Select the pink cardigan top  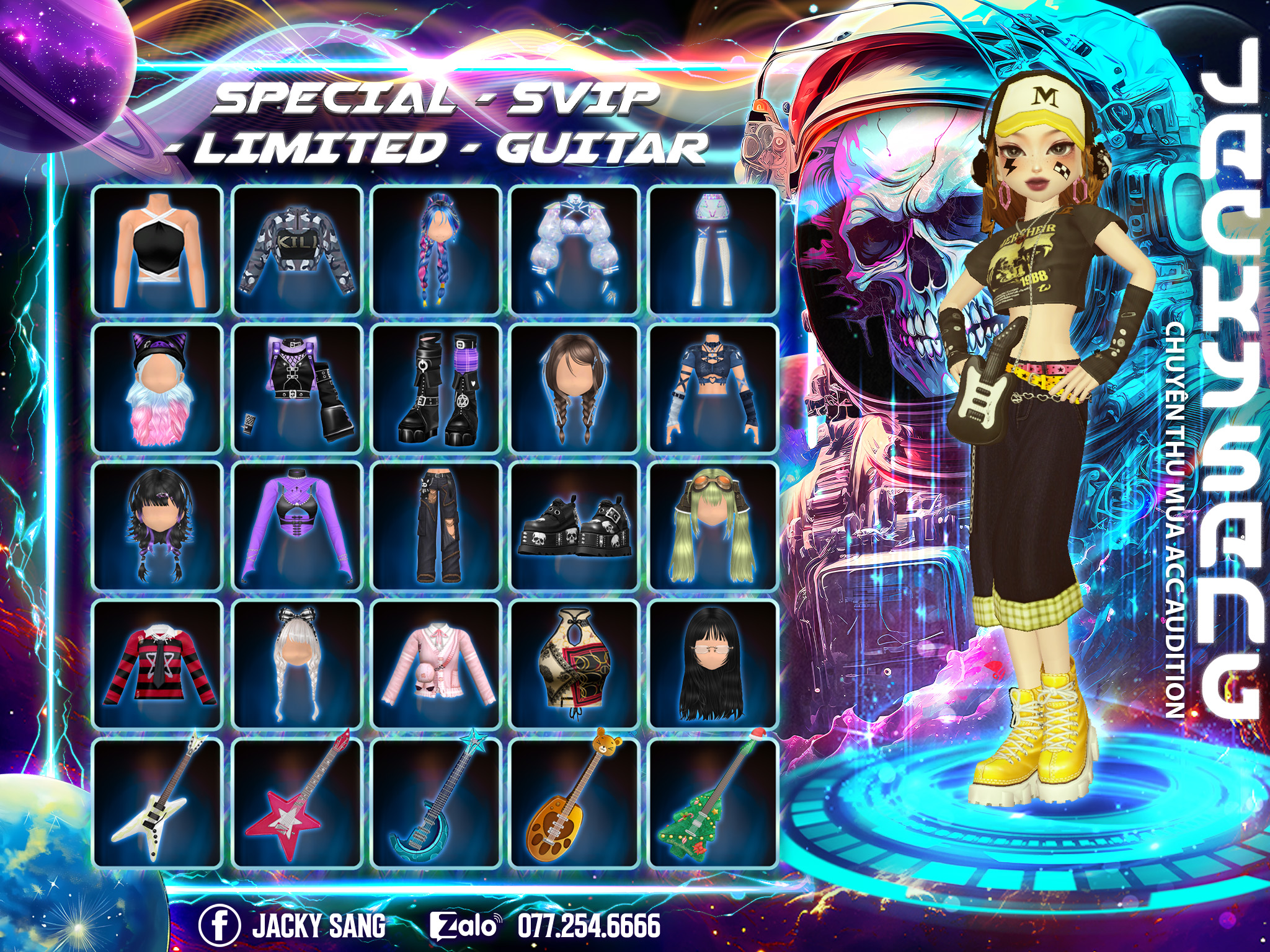tap(436, 664)
